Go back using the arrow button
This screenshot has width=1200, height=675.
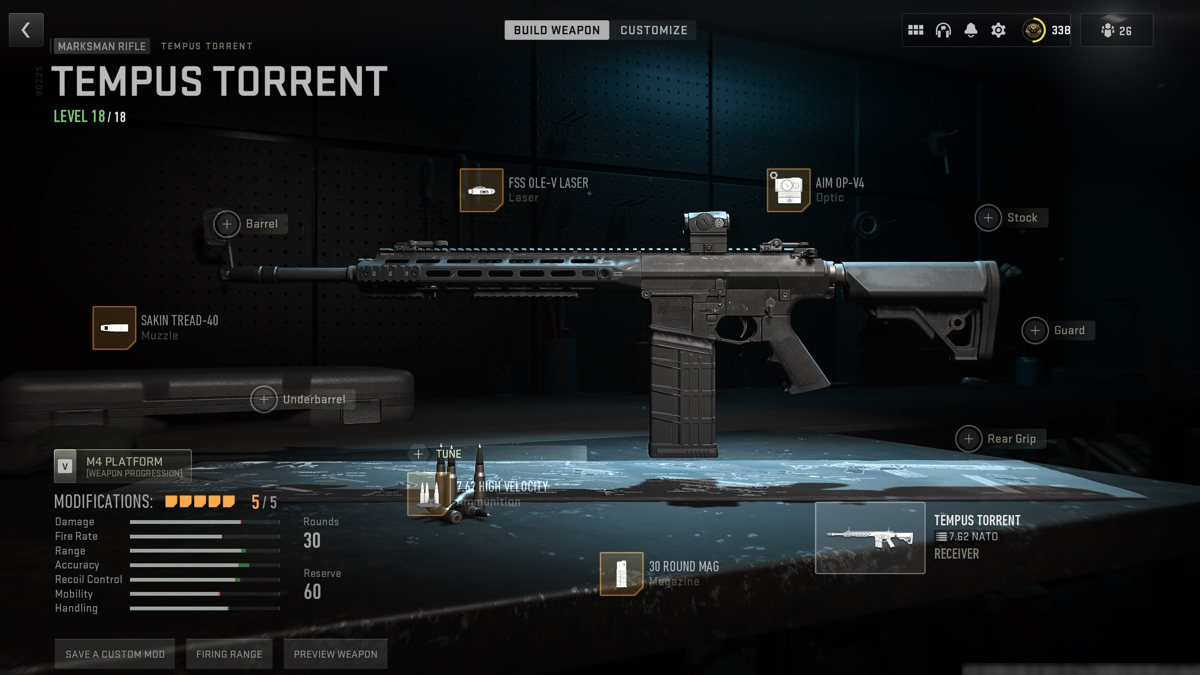pyautogui.click(x=26, y=30)
